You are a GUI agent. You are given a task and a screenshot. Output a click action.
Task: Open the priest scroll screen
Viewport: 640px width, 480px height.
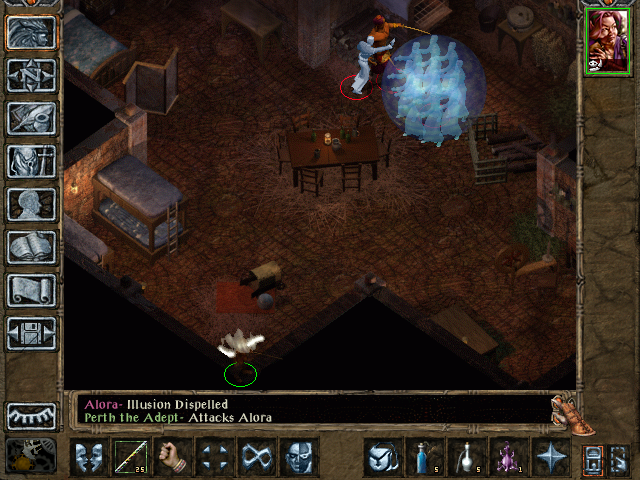pos(32,290)
